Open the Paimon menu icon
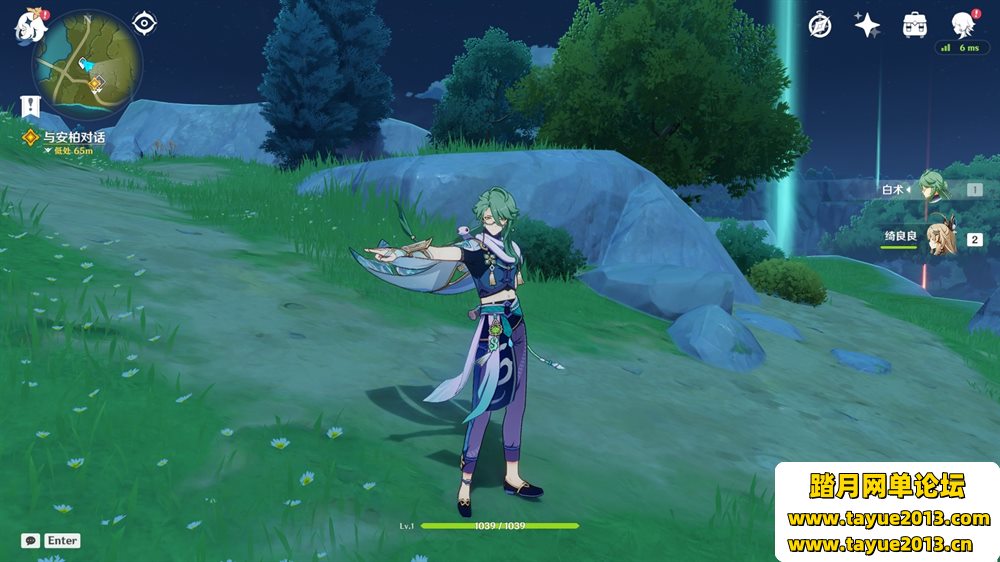 pyautogui.click(x=26, y=25)
